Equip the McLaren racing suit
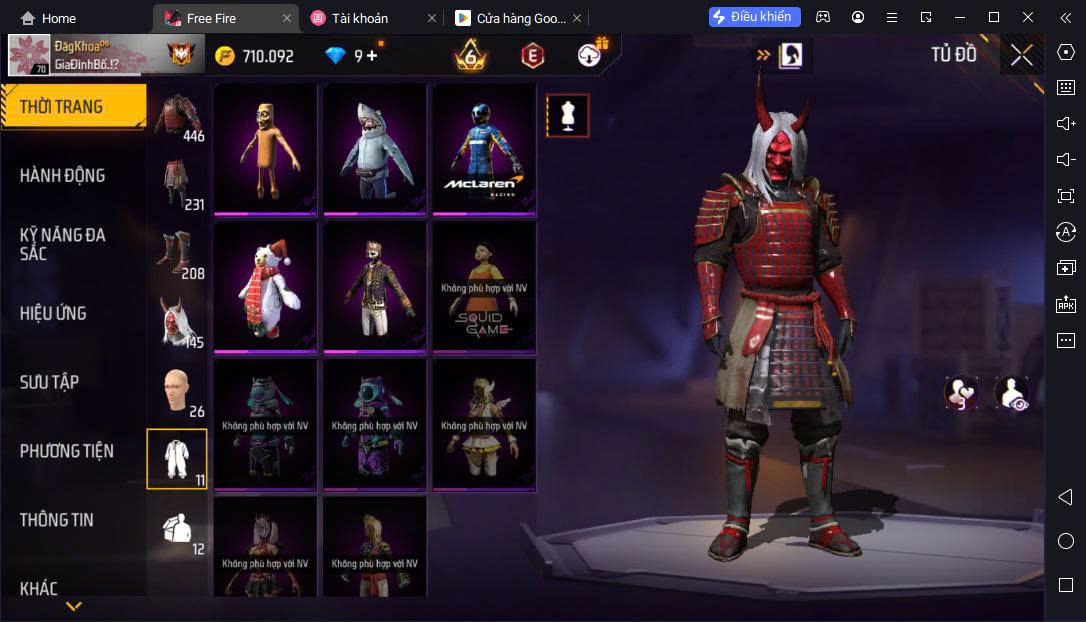1086x622 pixels. click(484, 148)
